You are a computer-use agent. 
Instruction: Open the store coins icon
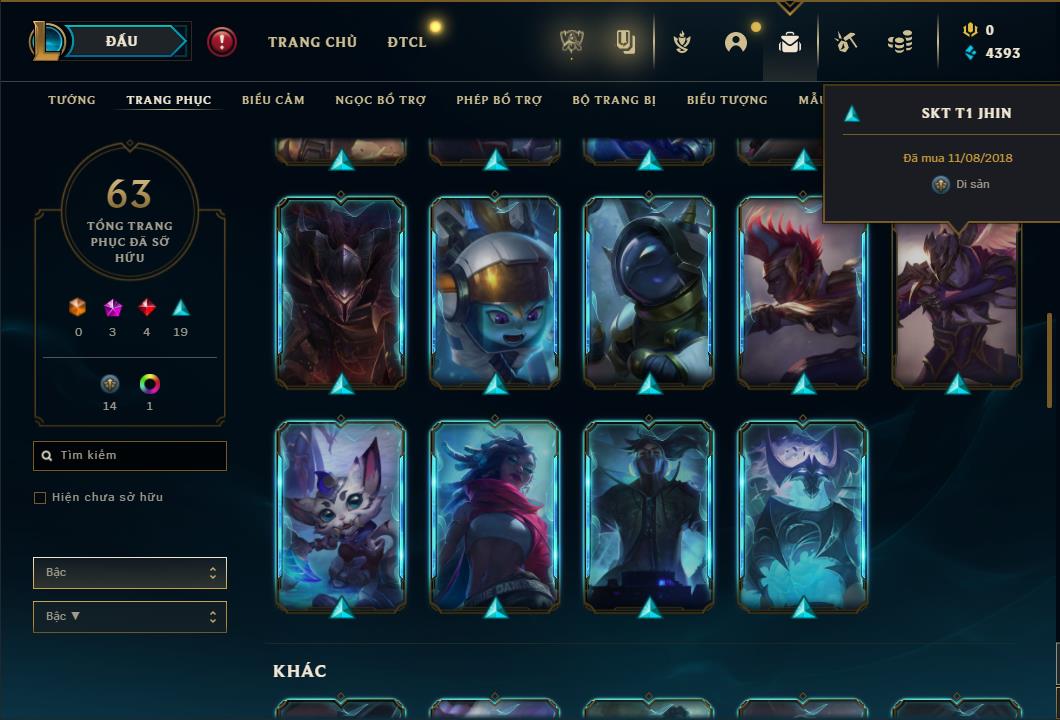(x=900, y=42)
